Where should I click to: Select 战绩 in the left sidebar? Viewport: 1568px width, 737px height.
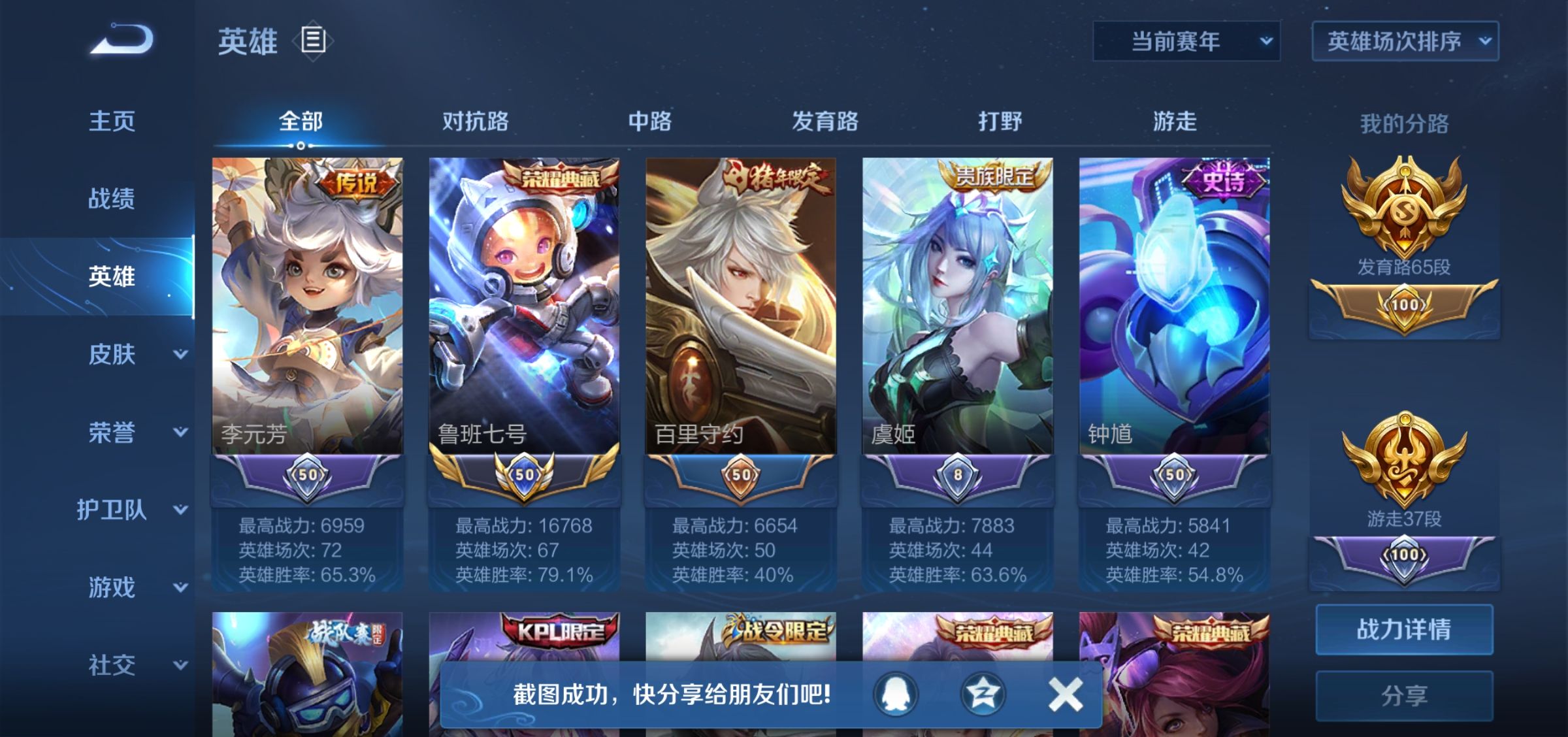coord(112,200)
